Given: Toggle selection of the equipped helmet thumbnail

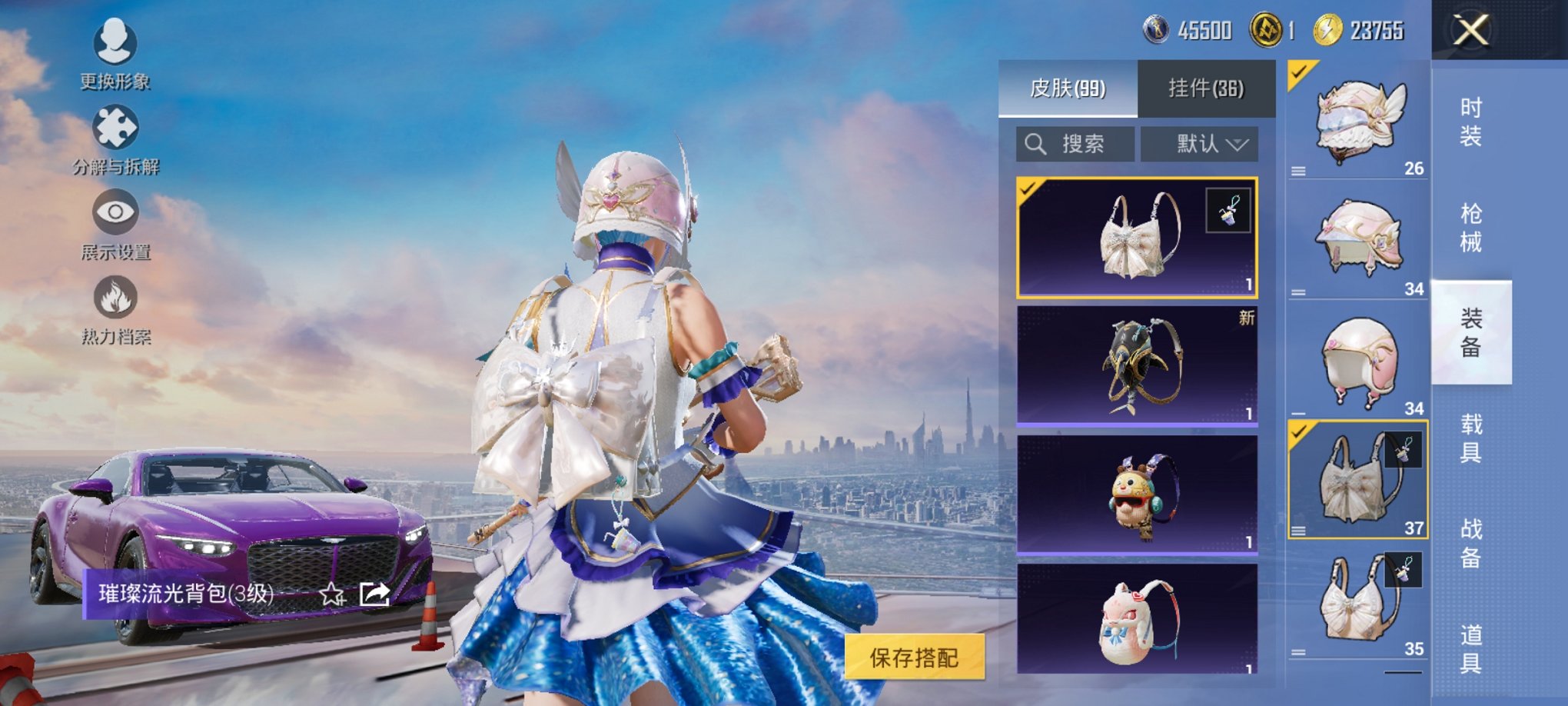Looking at the screenshot, I should tap(1298, 72).
